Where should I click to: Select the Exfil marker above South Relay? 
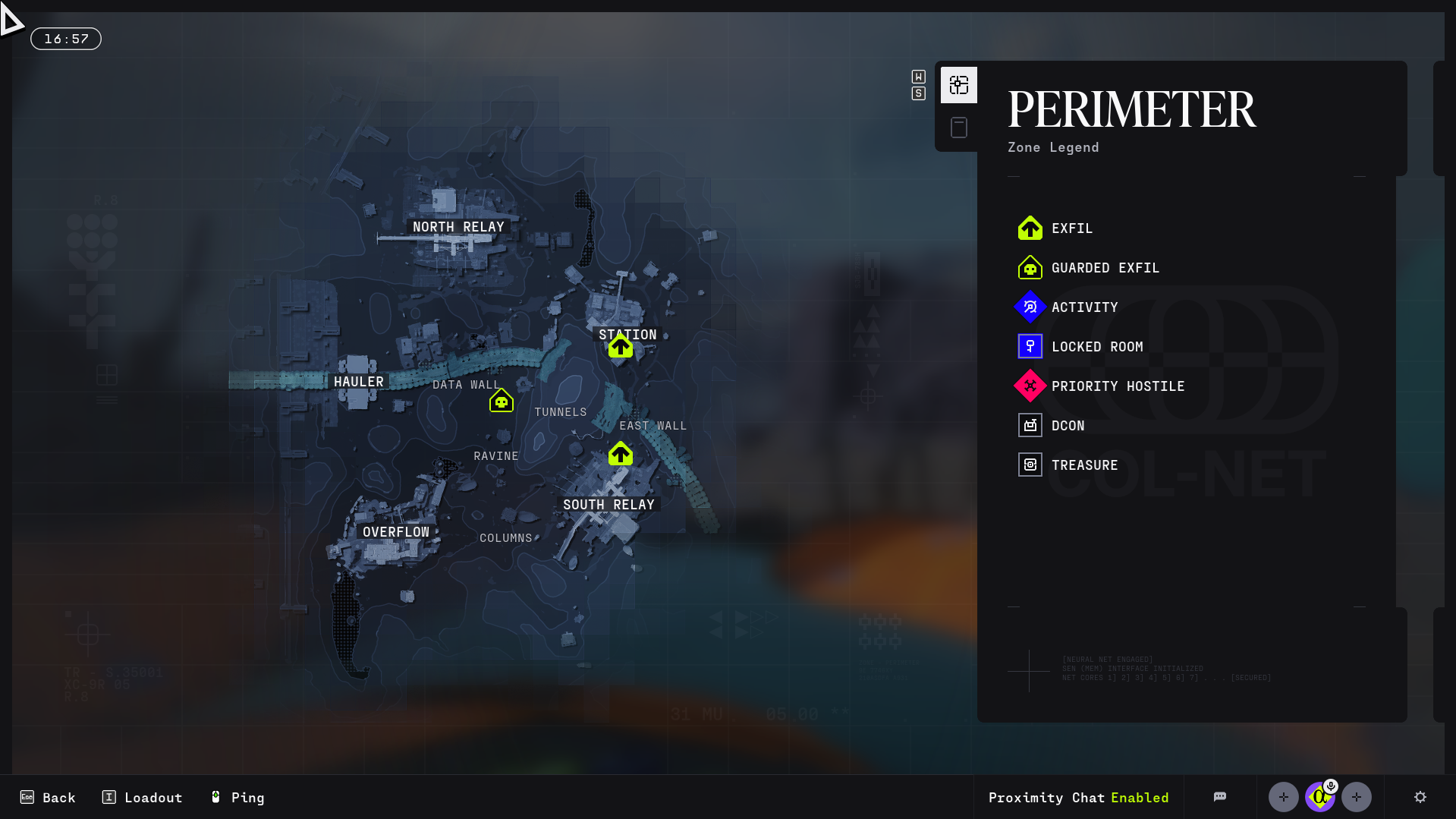coord(621,454)
